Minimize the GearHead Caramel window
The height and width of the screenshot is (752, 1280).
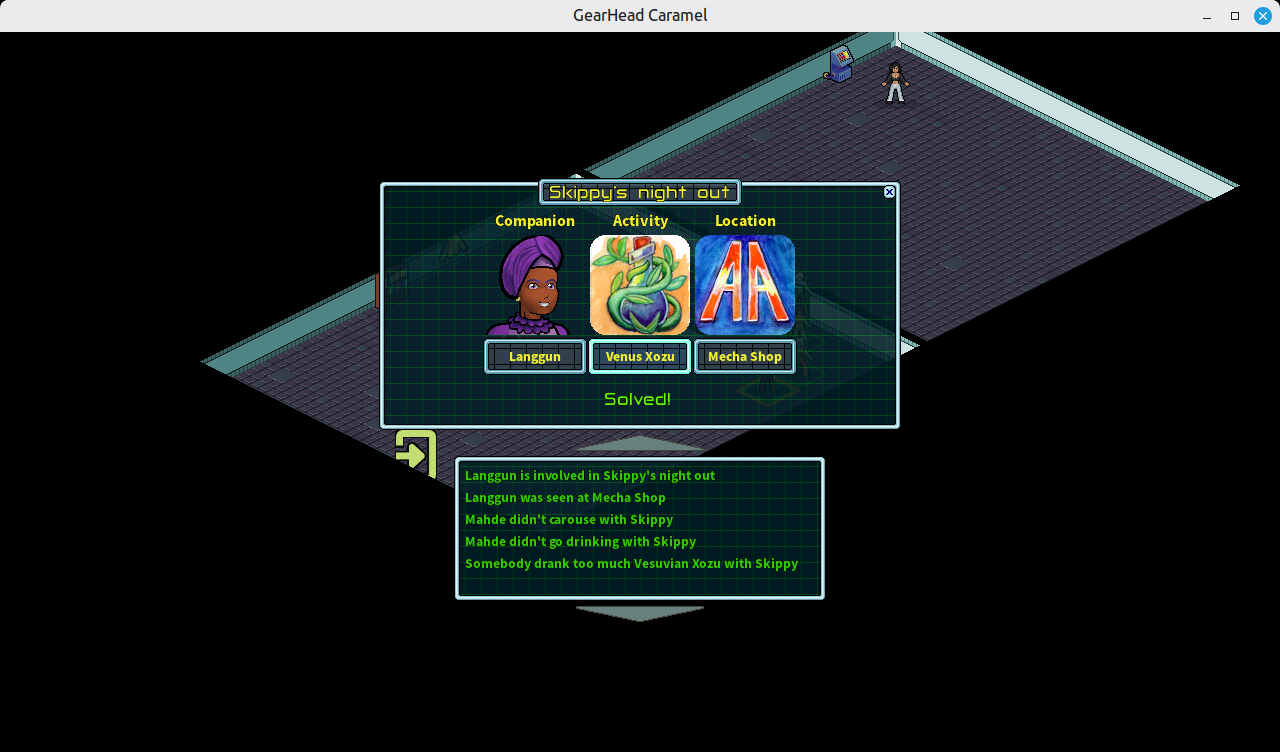point(1208,16)
